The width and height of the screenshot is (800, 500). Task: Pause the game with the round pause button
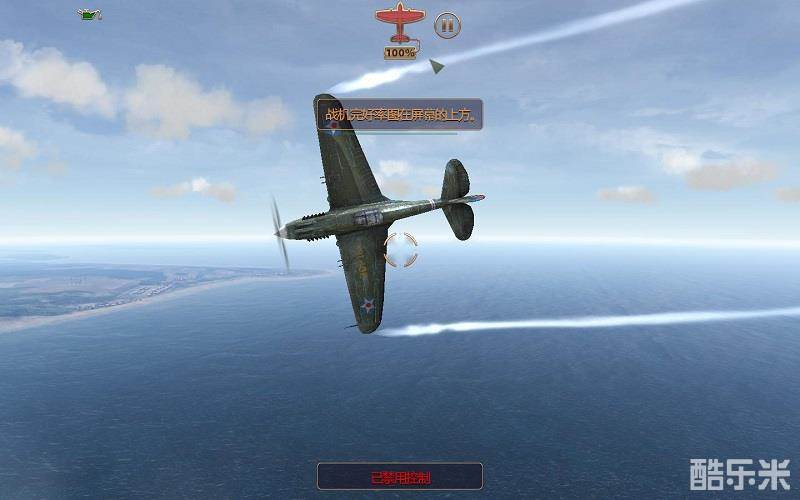(x=447, y=25)
